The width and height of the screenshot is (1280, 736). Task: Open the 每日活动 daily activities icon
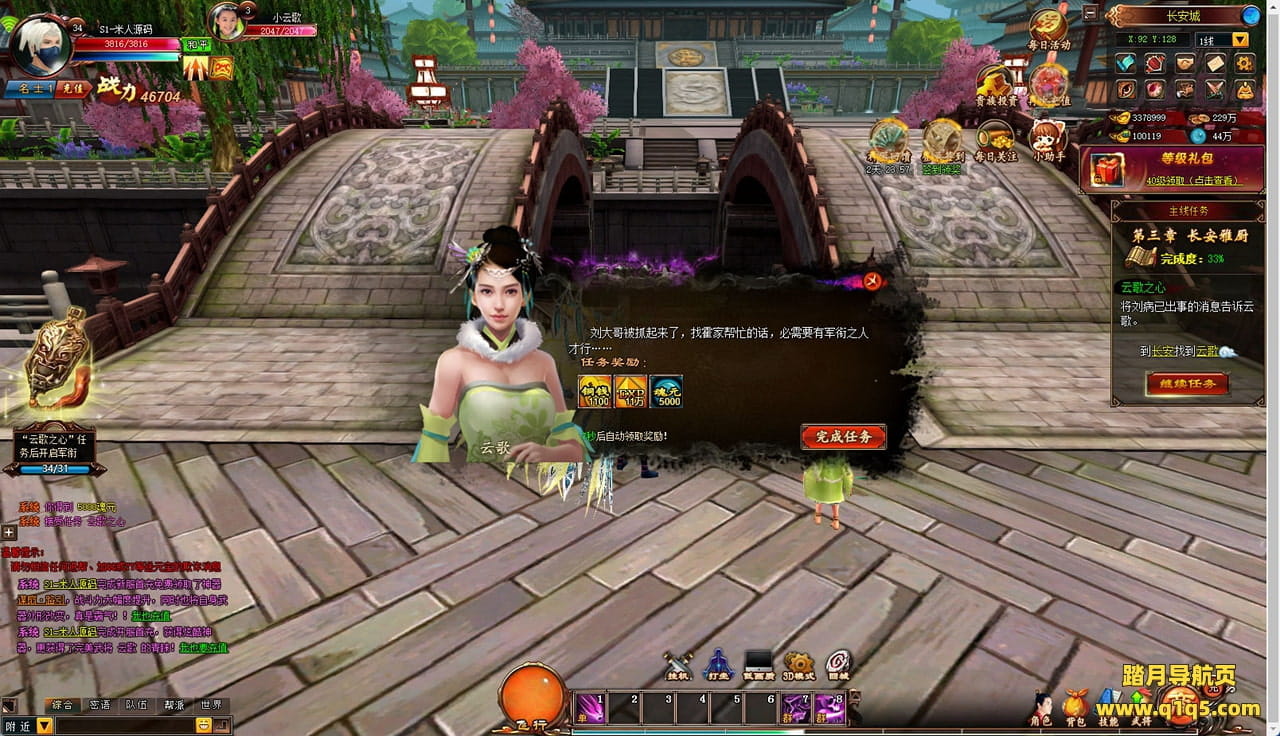(x=1049, y=28)
